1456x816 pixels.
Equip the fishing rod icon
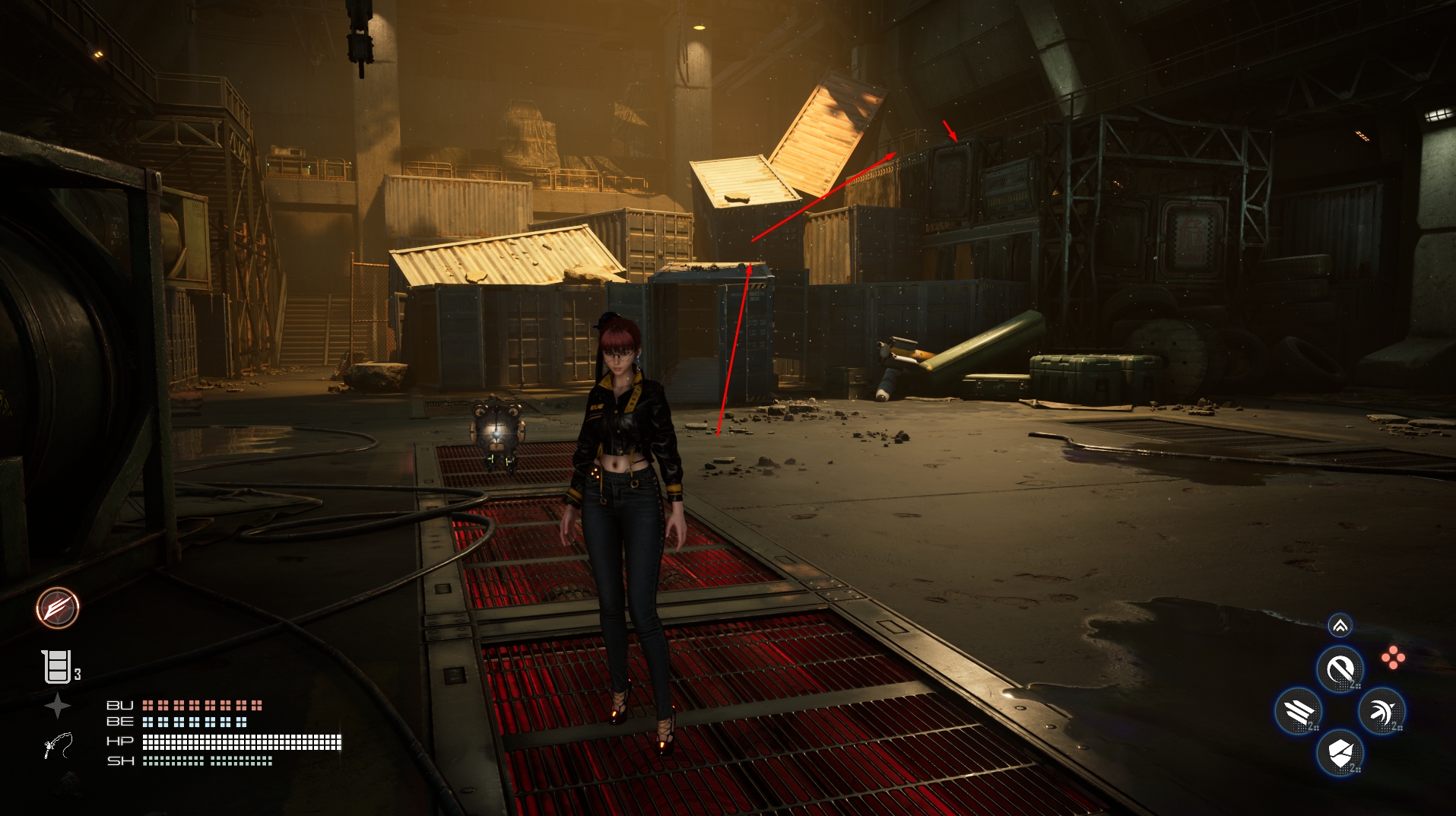tap(59, 745)
